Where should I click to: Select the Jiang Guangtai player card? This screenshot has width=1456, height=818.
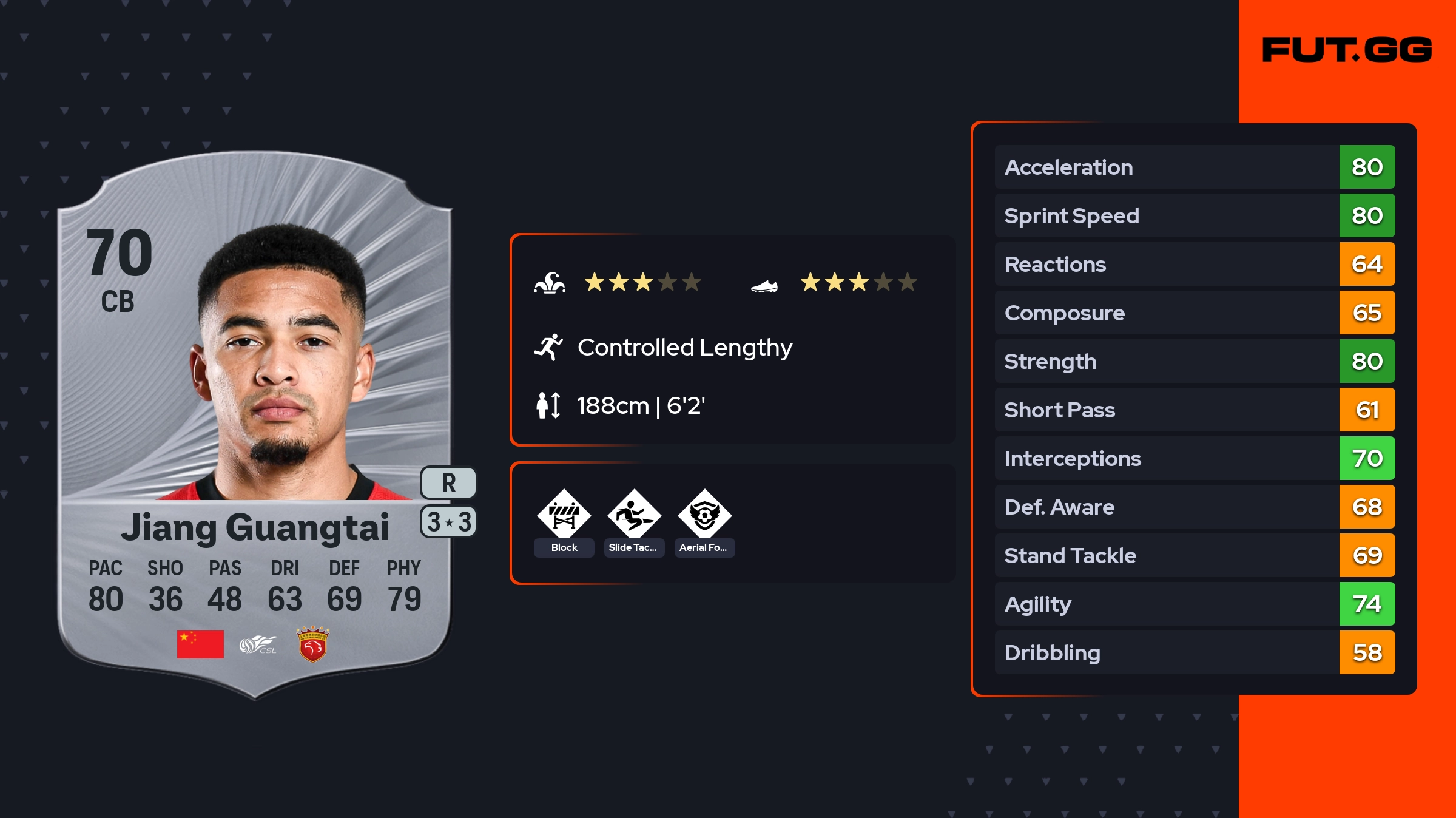[255, 425]
